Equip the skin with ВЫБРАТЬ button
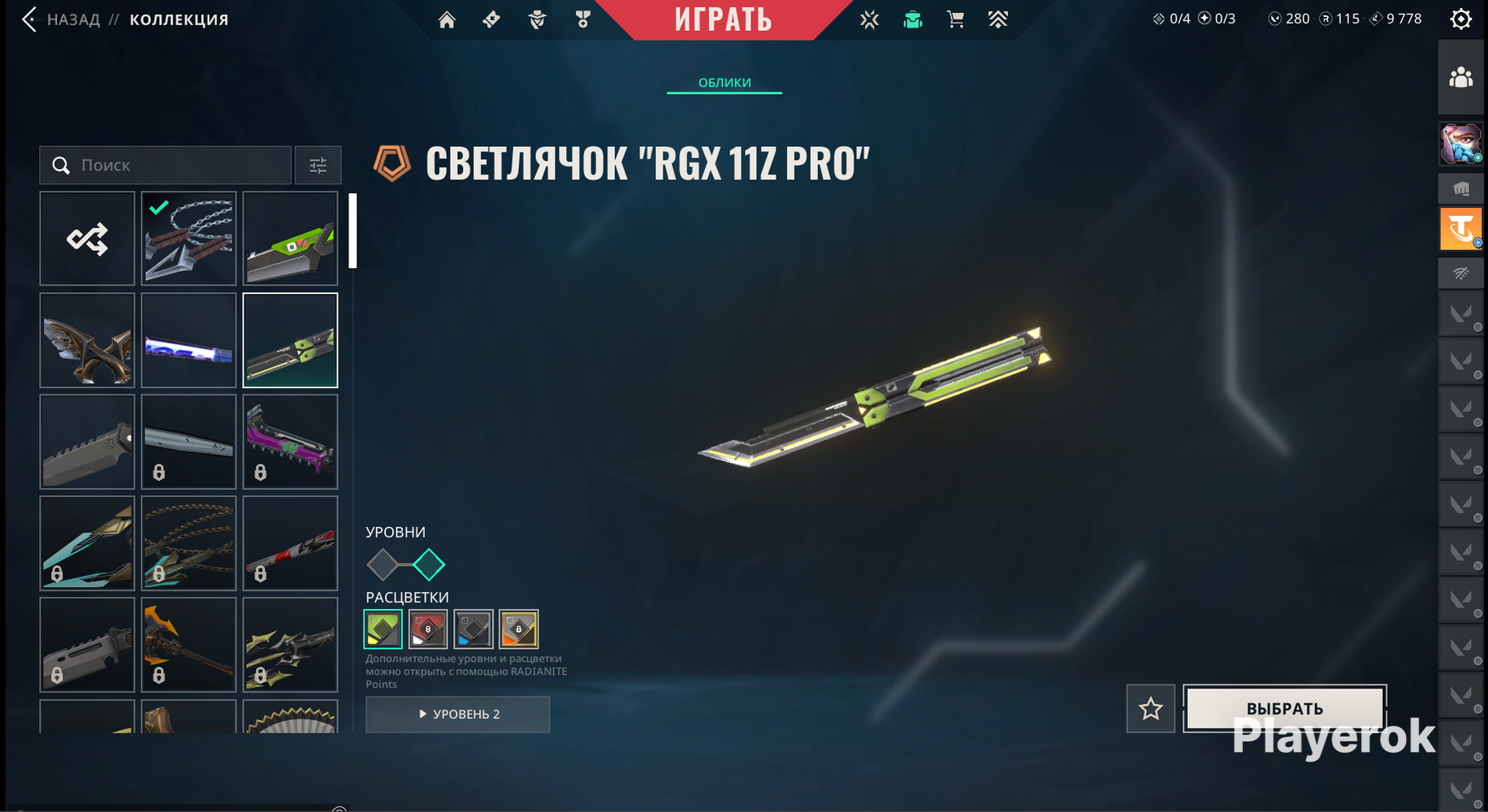This screenshot has height=812, width=1488. (1285, 708)
